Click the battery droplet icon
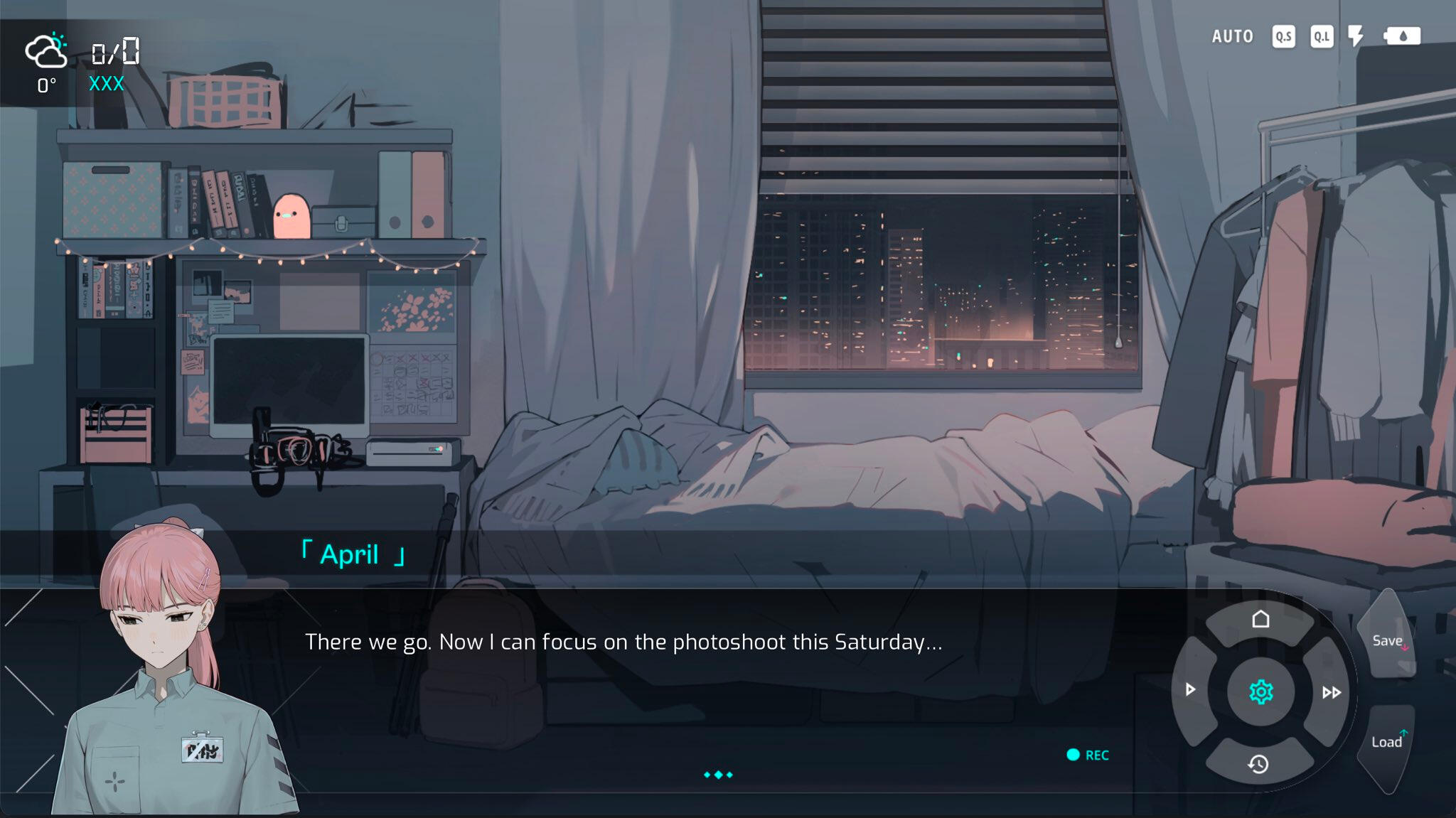 [1402, 36]
